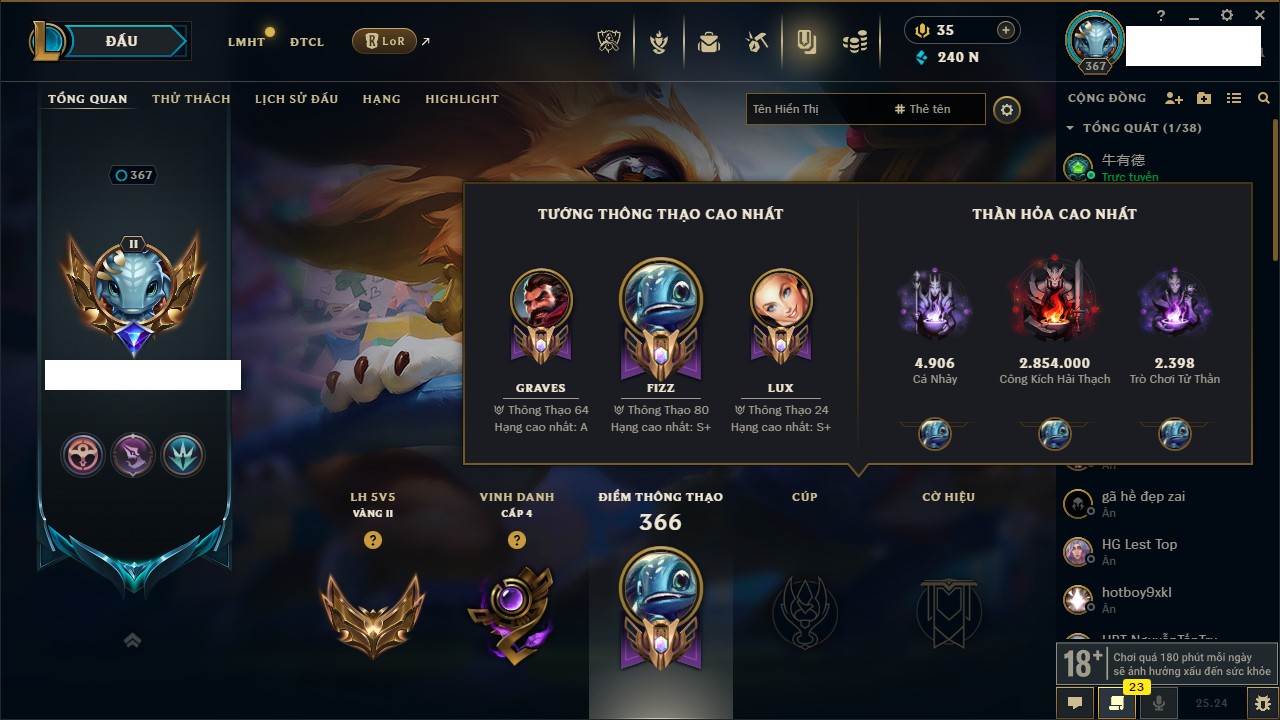Select the Hạng tab

point(381,99)
